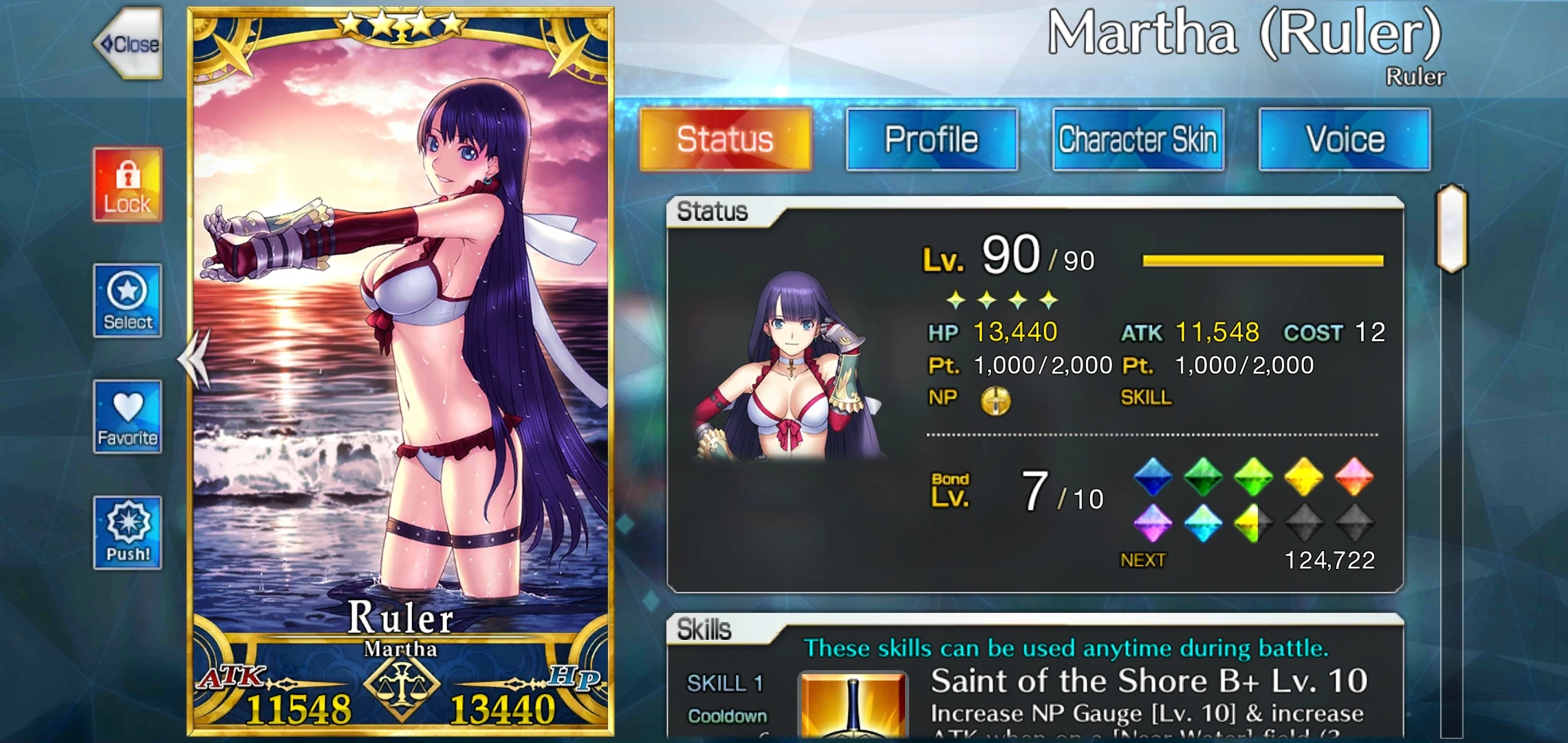Tap the Select star icon in the sidebar

pos(127,301)
